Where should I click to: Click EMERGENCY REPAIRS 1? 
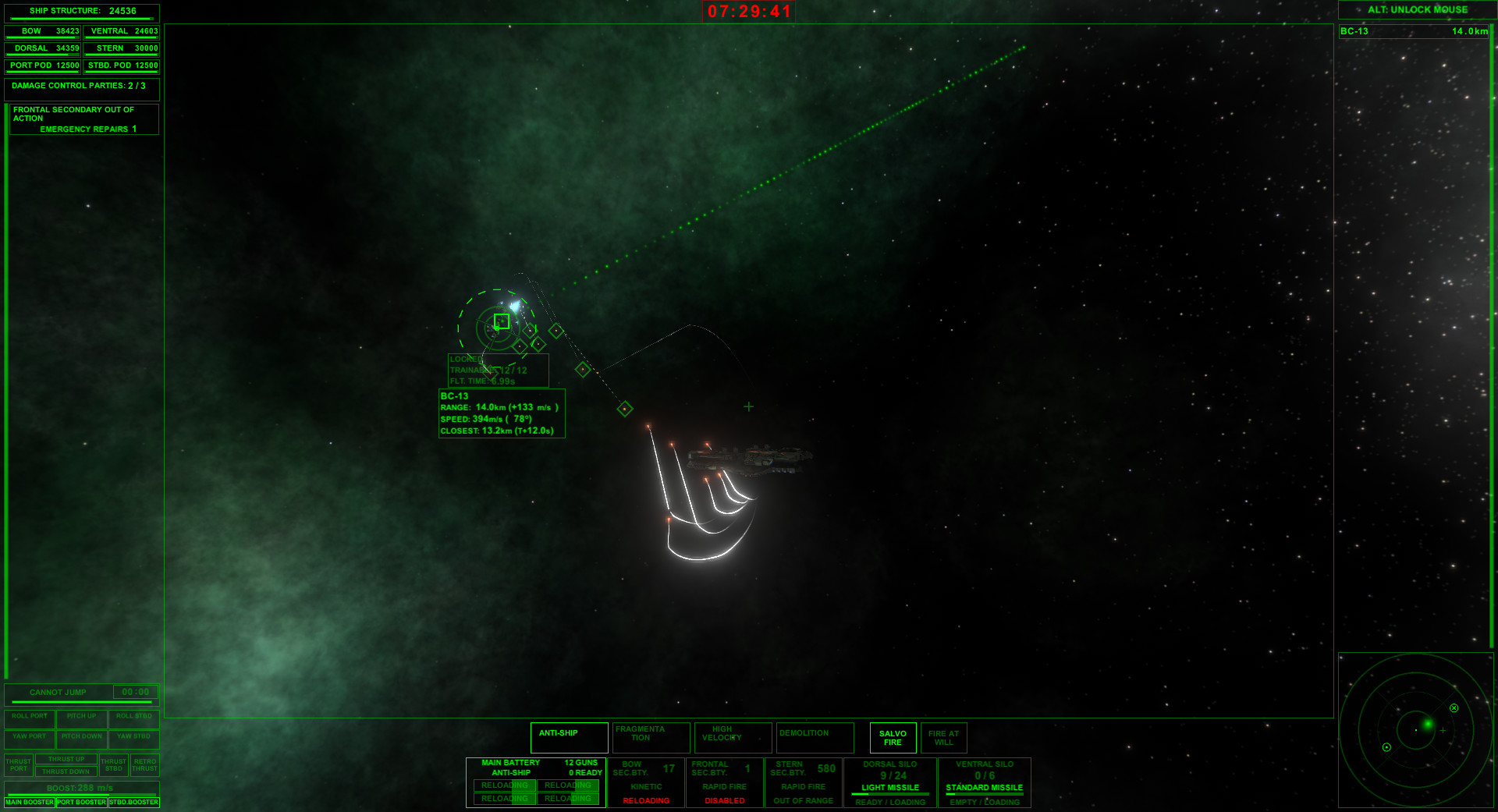pos(88,129)
